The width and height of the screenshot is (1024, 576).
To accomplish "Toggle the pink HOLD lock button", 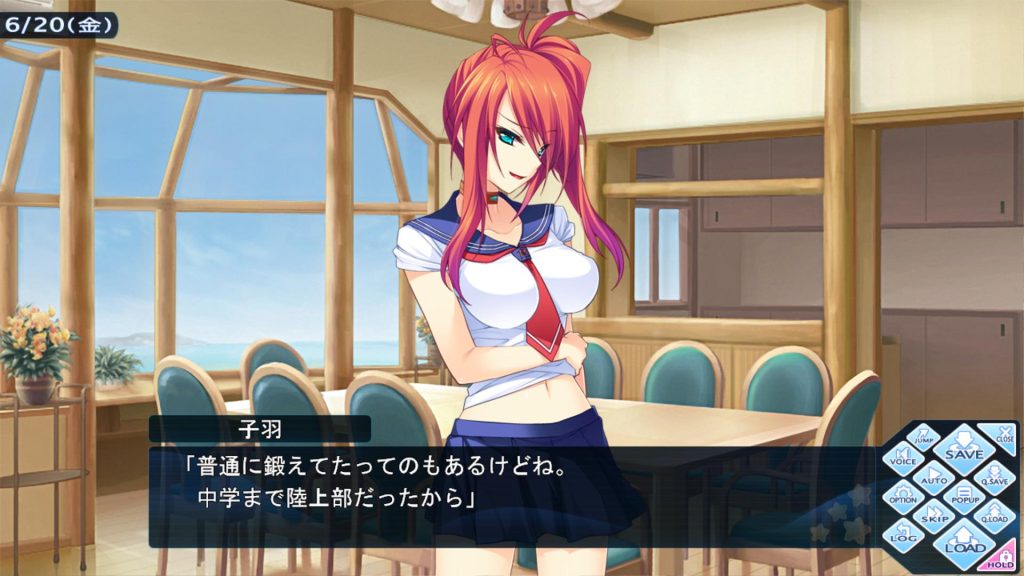I will click(x=1003, y=560).
